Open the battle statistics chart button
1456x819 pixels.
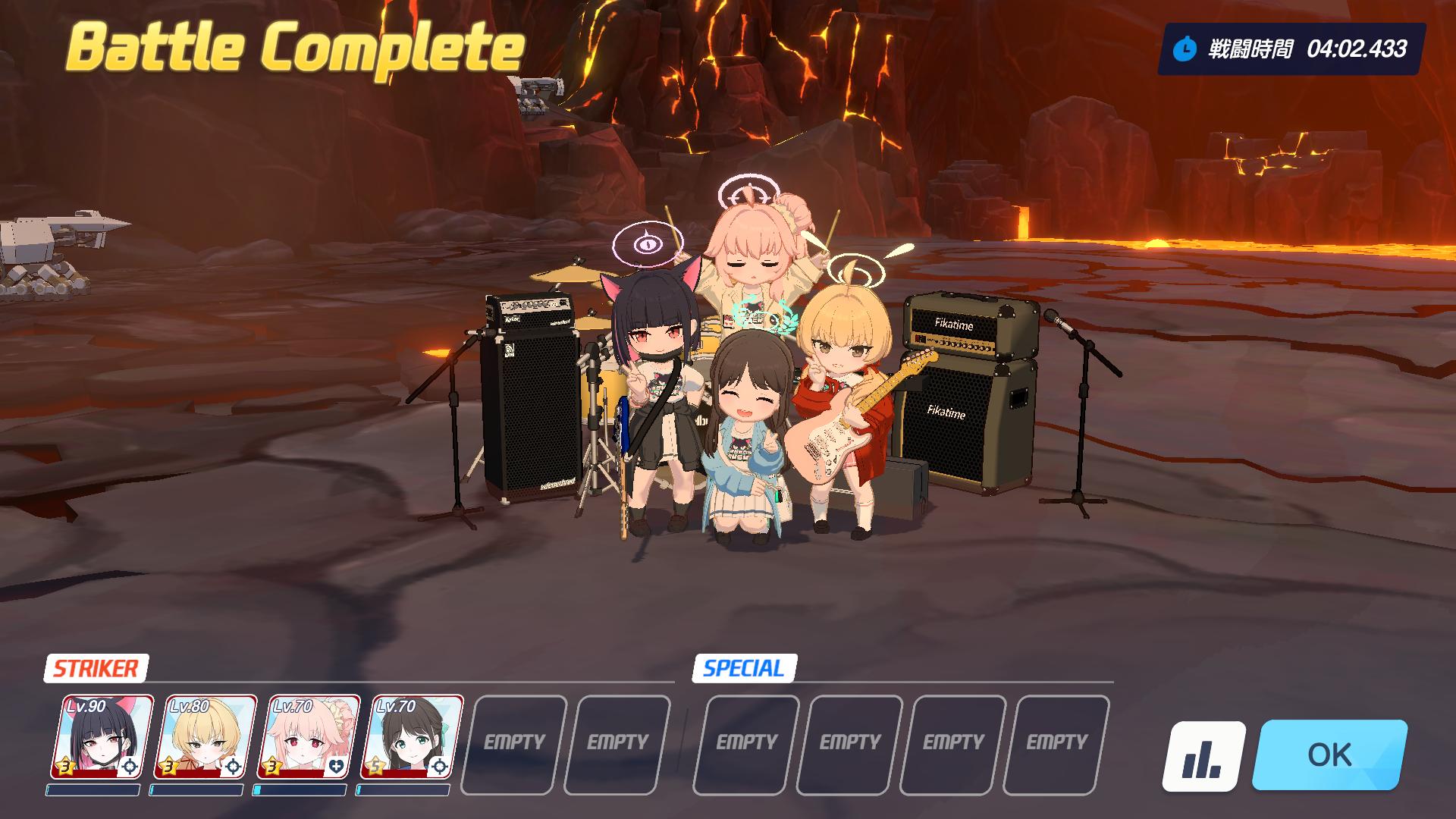pyautogui.click(x=1203, y=756)
